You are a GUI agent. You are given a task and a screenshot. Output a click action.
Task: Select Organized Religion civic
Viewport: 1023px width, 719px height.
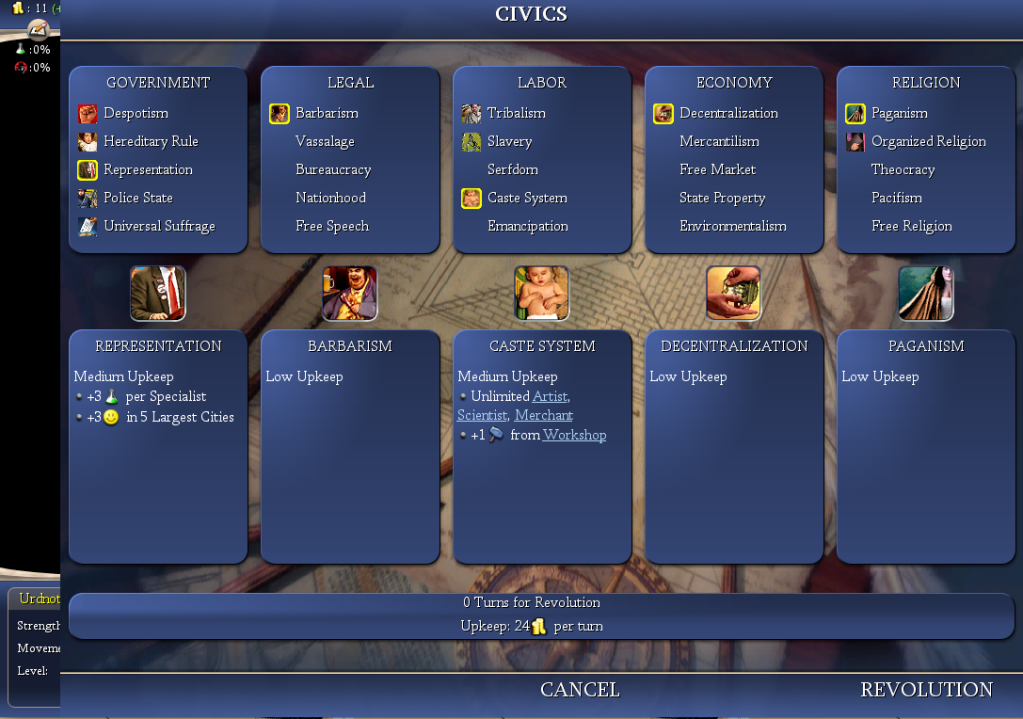coord(928,142)
